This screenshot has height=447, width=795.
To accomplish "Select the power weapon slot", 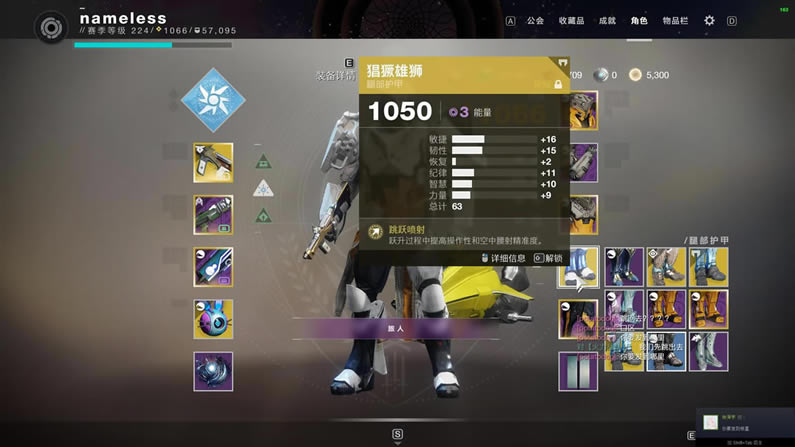I will (x=213, y=267).
